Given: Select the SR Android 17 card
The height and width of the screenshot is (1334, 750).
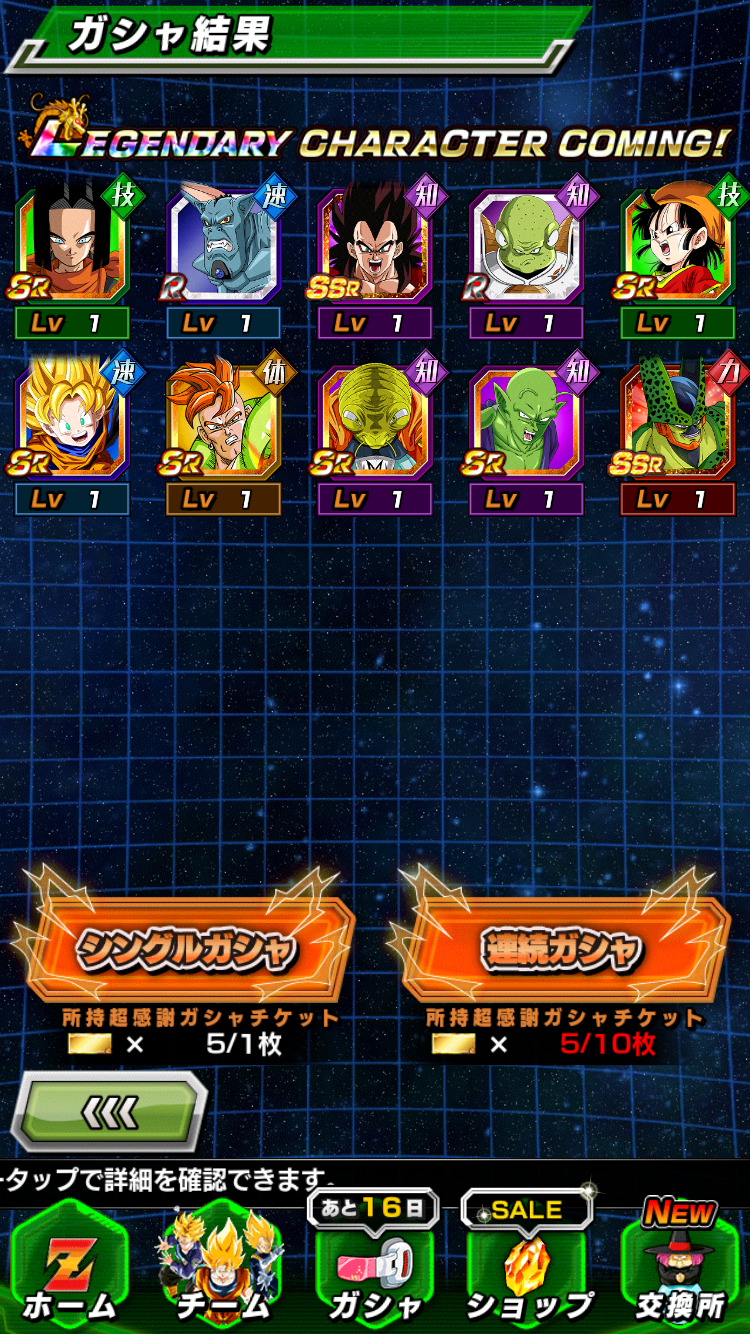Looking at the screenshot, I should 72,245.
